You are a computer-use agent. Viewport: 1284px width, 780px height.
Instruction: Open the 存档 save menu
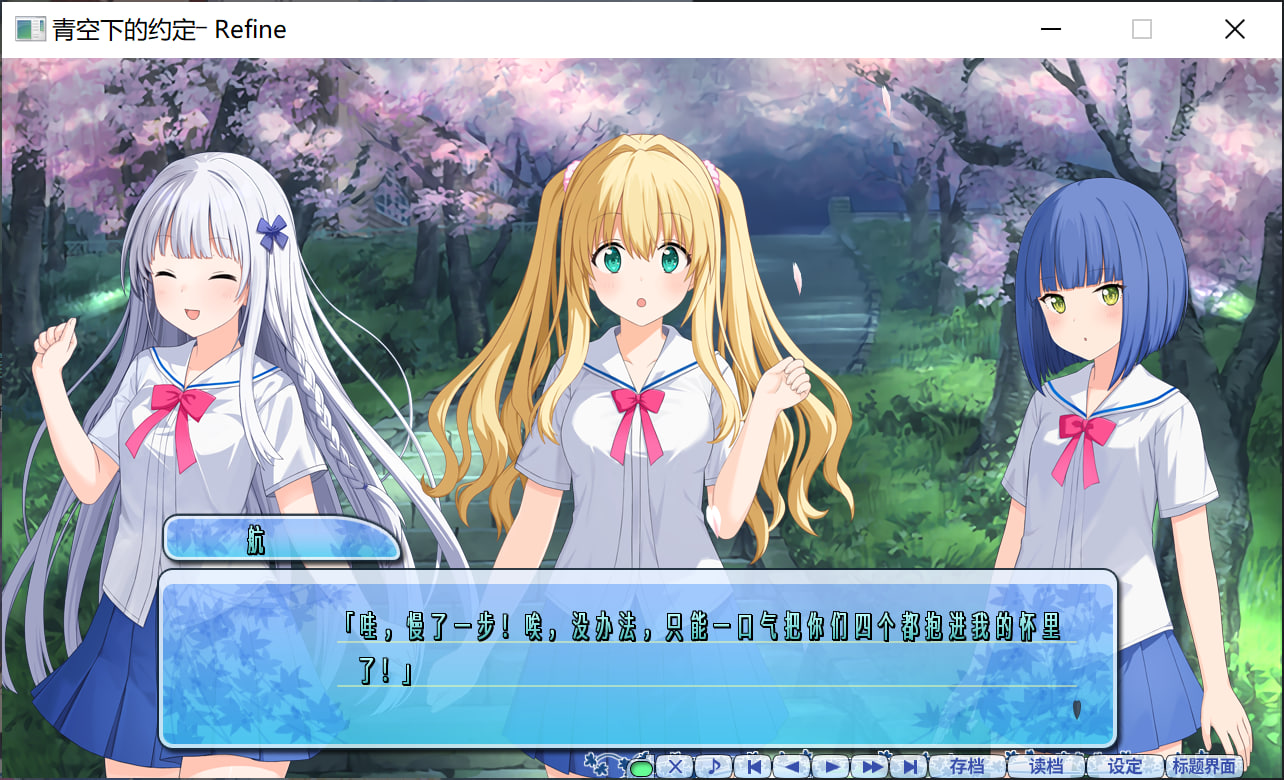coord(967,767)
